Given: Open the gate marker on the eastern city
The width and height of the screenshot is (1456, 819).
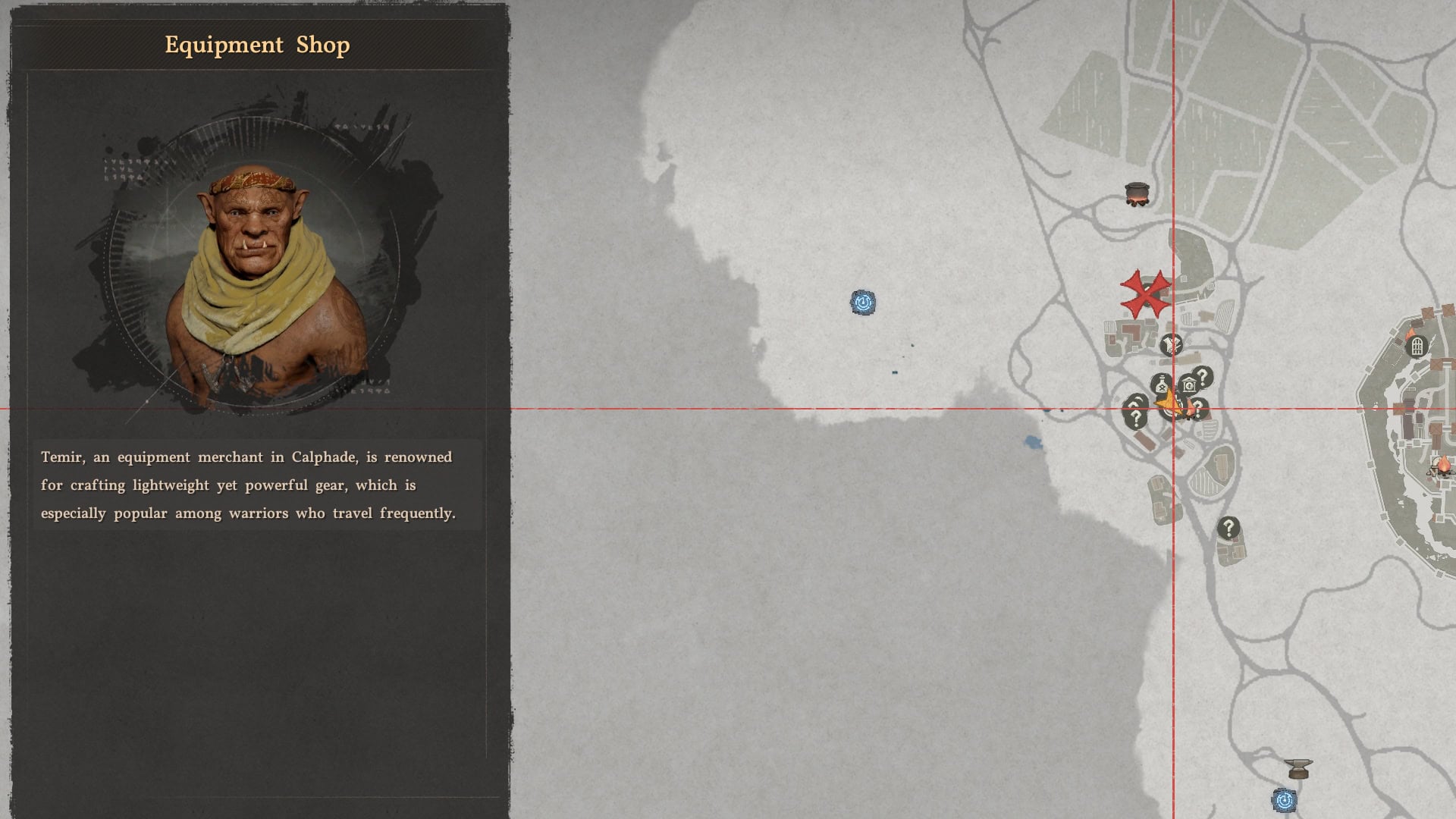Looking at the screenshot, I should point(1418,347).
